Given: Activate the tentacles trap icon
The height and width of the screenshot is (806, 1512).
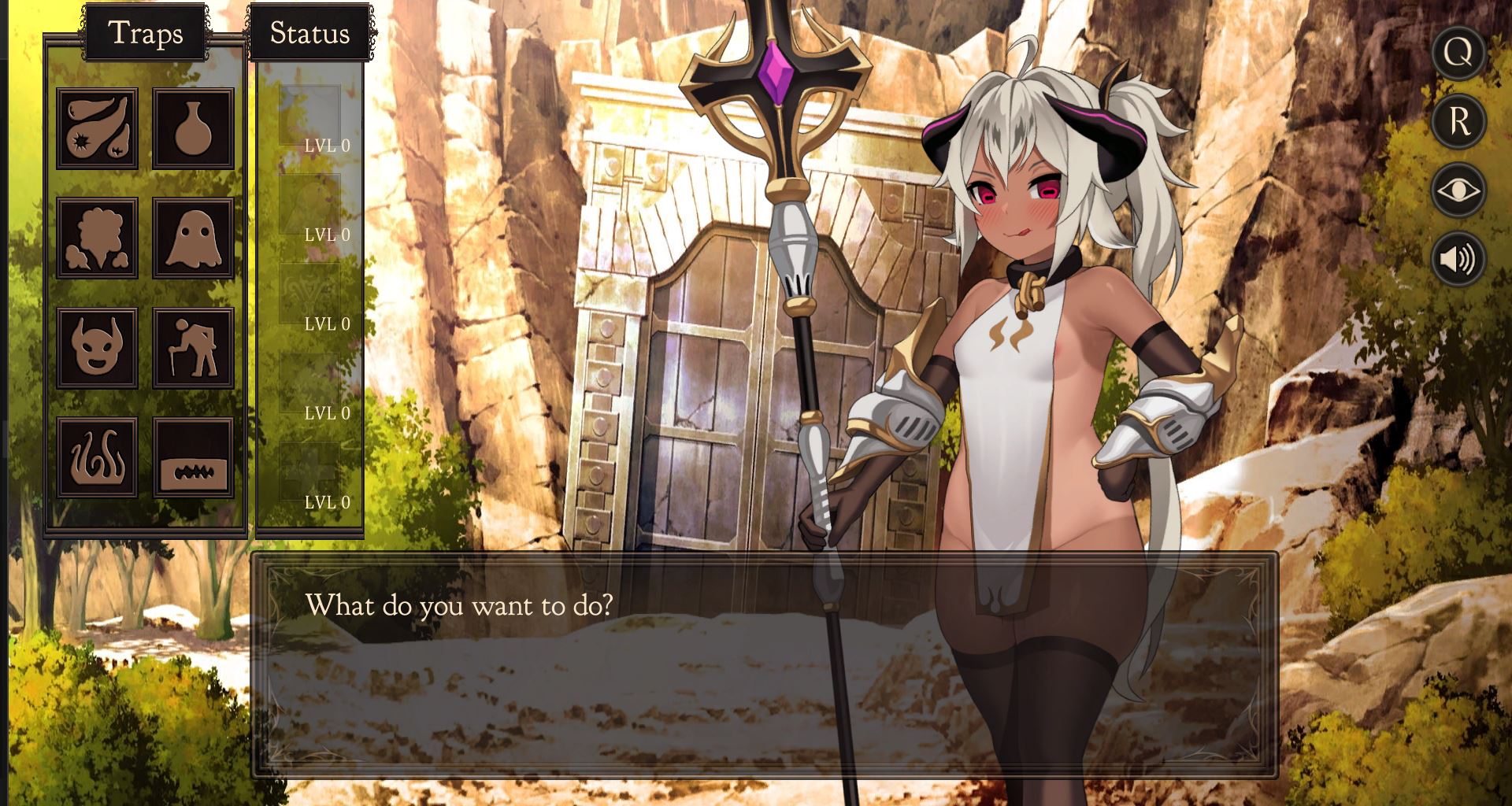Looking at the screenshot, I should point(97,457).
